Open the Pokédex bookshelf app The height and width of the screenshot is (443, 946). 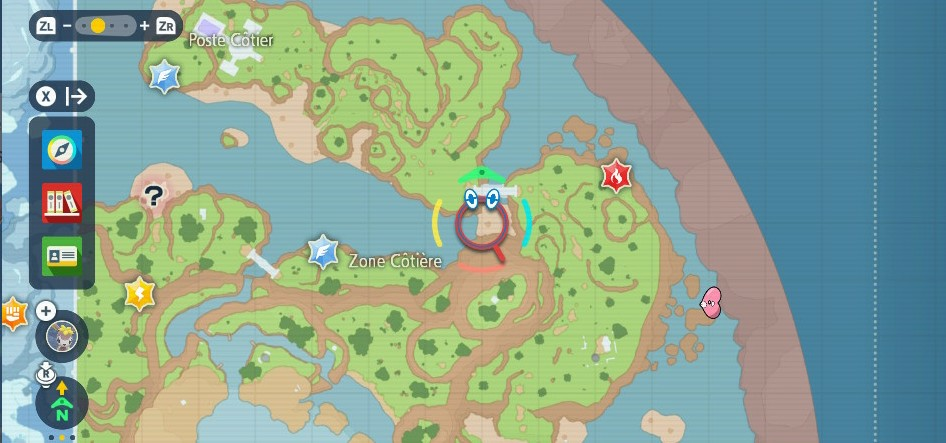(62, 203)
